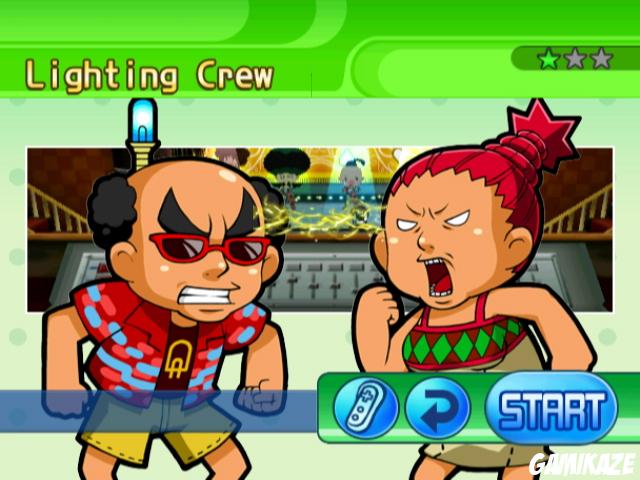Screen dimensions: 640x480
Task: Click the blue START button
Action: tap(551, 408)
